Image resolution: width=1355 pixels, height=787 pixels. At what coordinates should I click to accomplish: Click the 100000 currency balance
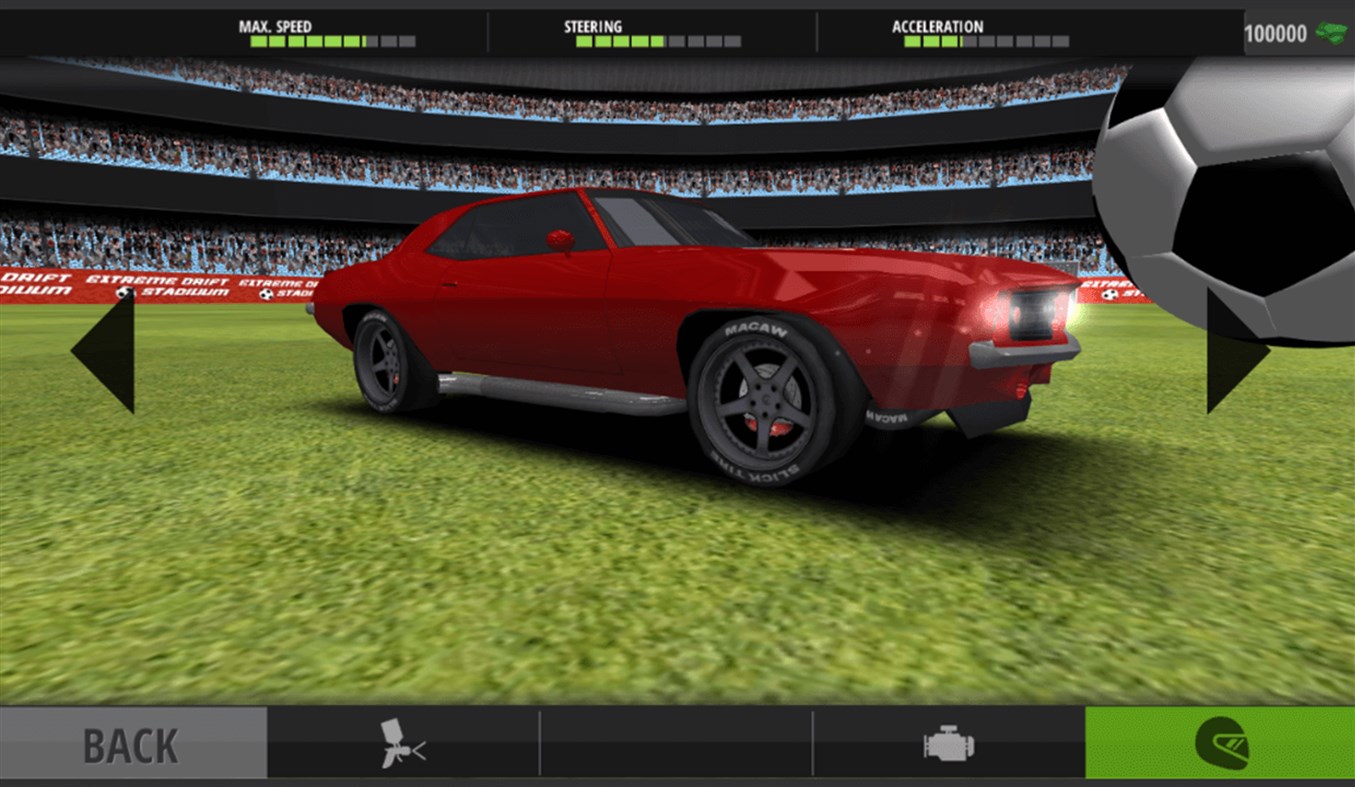pyautogui.click(x=1277, y=31)
